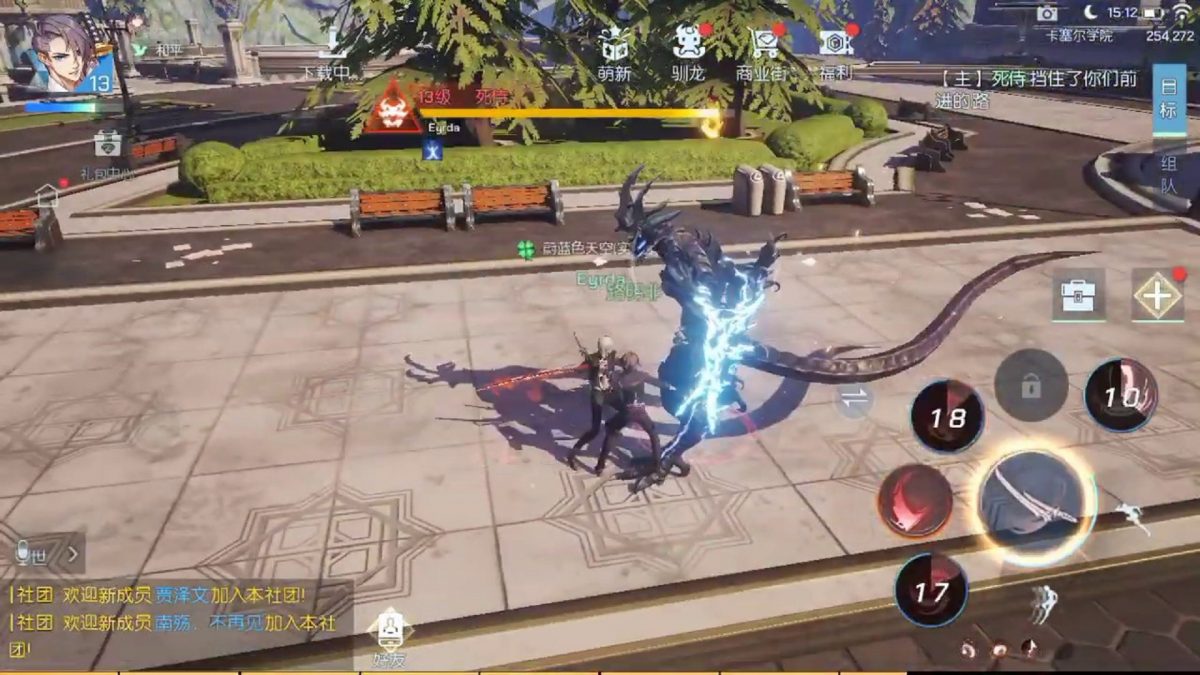1200x675 pixels.
Task: Open the 福利 welfare rewards
Action: pyautogui.click(x=836, y=51)
